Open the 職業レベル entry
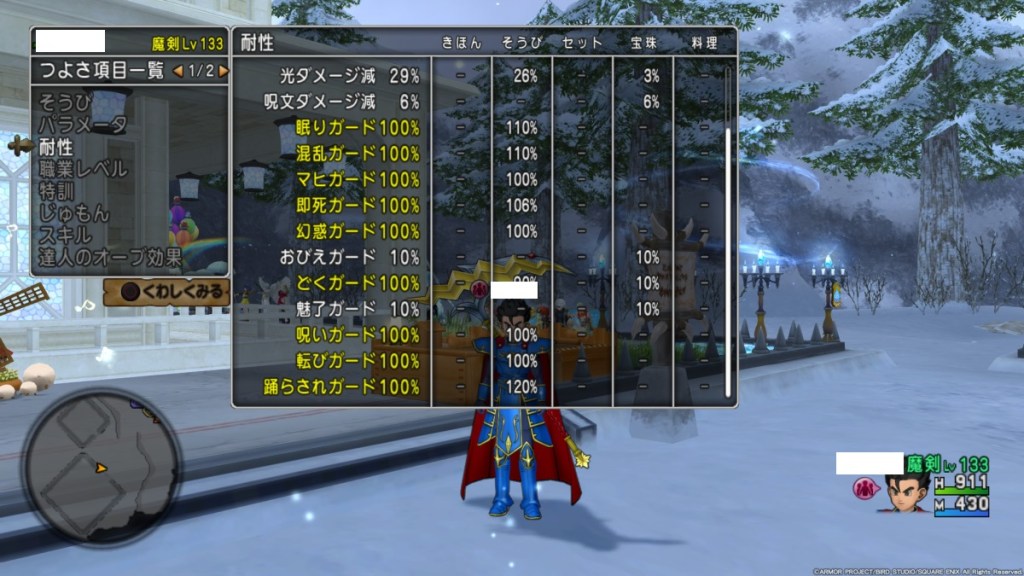 coord(82,169)
